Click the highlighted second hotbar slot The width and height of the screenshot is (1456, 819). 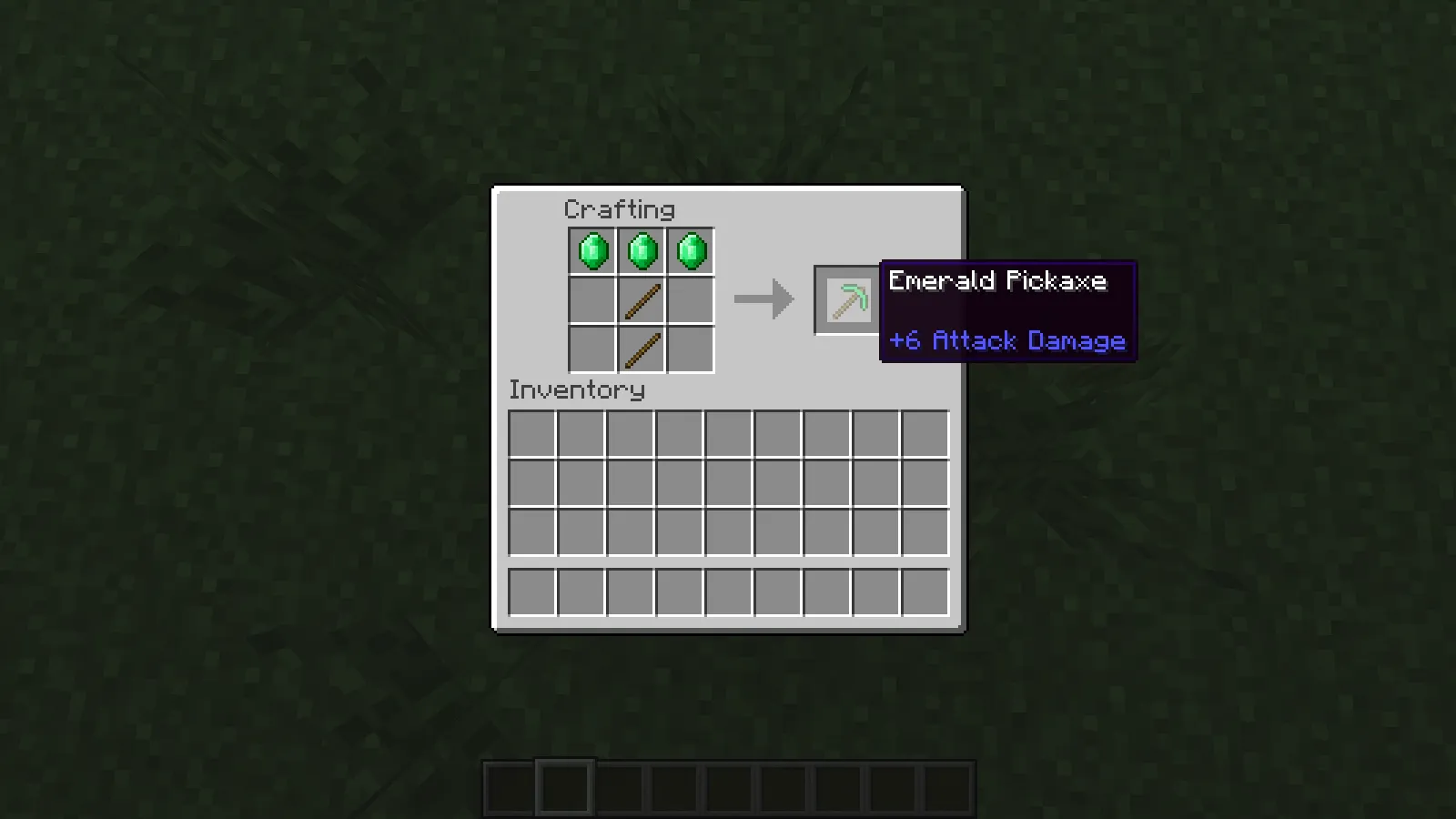[x=564, y=789]
